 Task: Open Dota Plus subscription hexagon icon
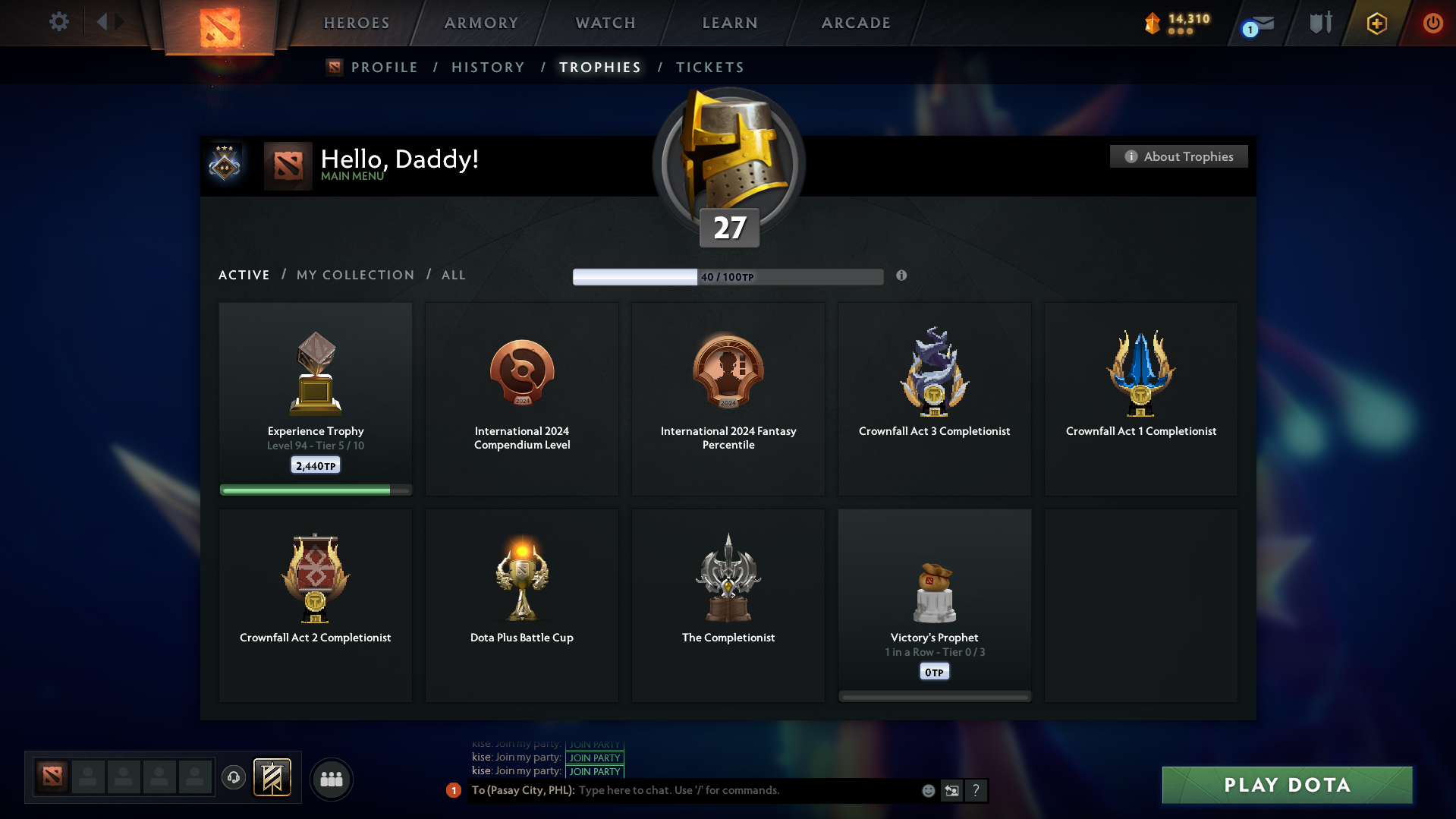coord(1376,23)
